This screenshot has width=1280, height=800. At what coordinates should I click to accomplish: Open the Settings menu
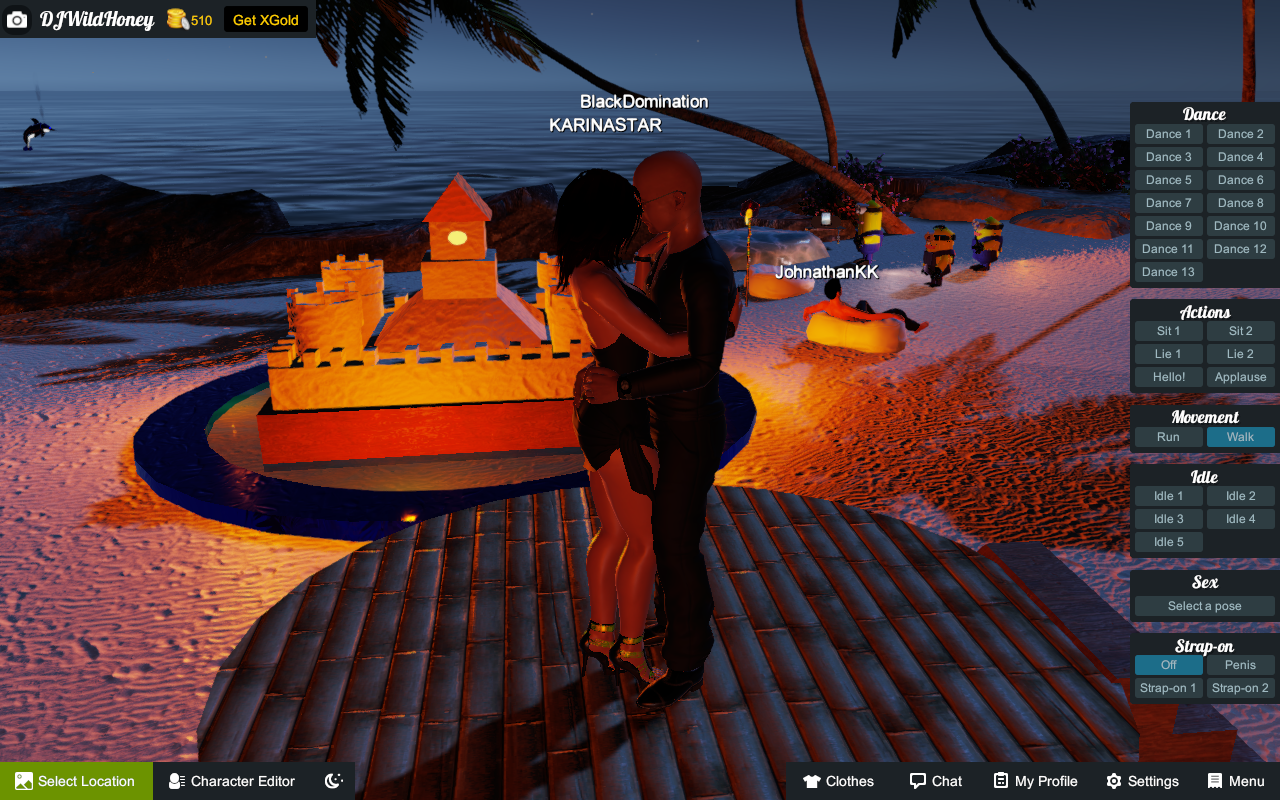pyautogui.click(x=1142, y=781)
